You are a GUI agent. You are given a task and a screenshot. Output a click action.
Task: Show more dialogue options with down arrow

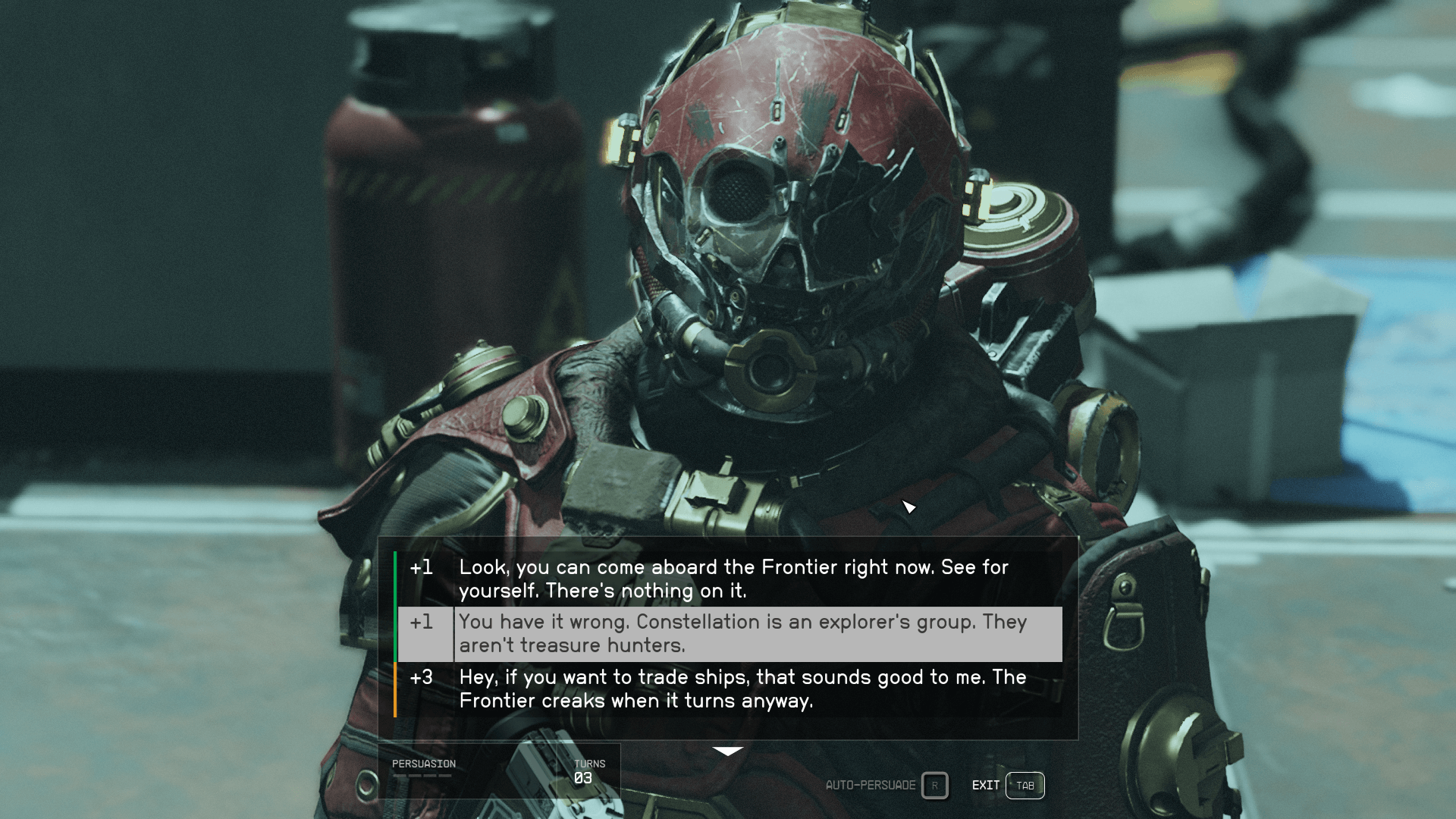728,751
